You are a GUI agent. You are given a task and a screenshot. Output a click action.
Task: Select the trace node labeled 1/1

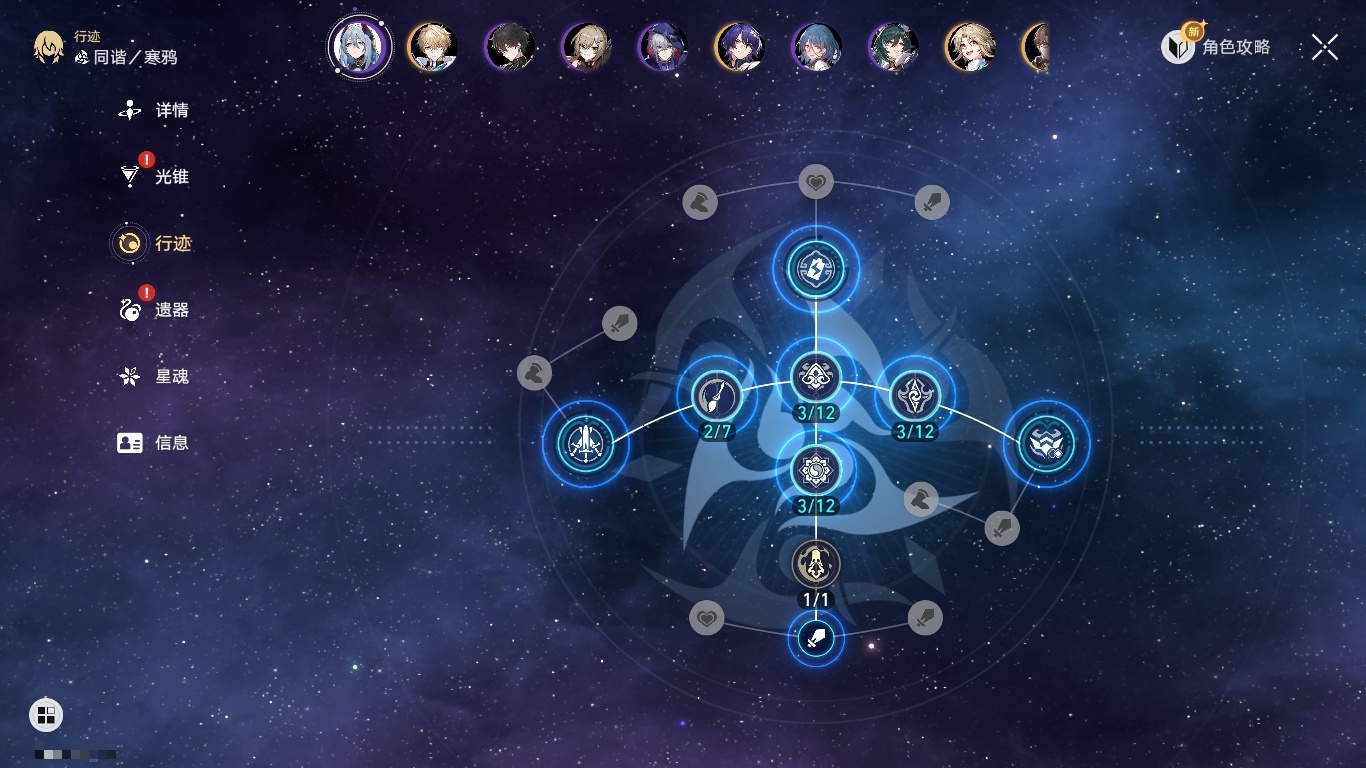816,564
